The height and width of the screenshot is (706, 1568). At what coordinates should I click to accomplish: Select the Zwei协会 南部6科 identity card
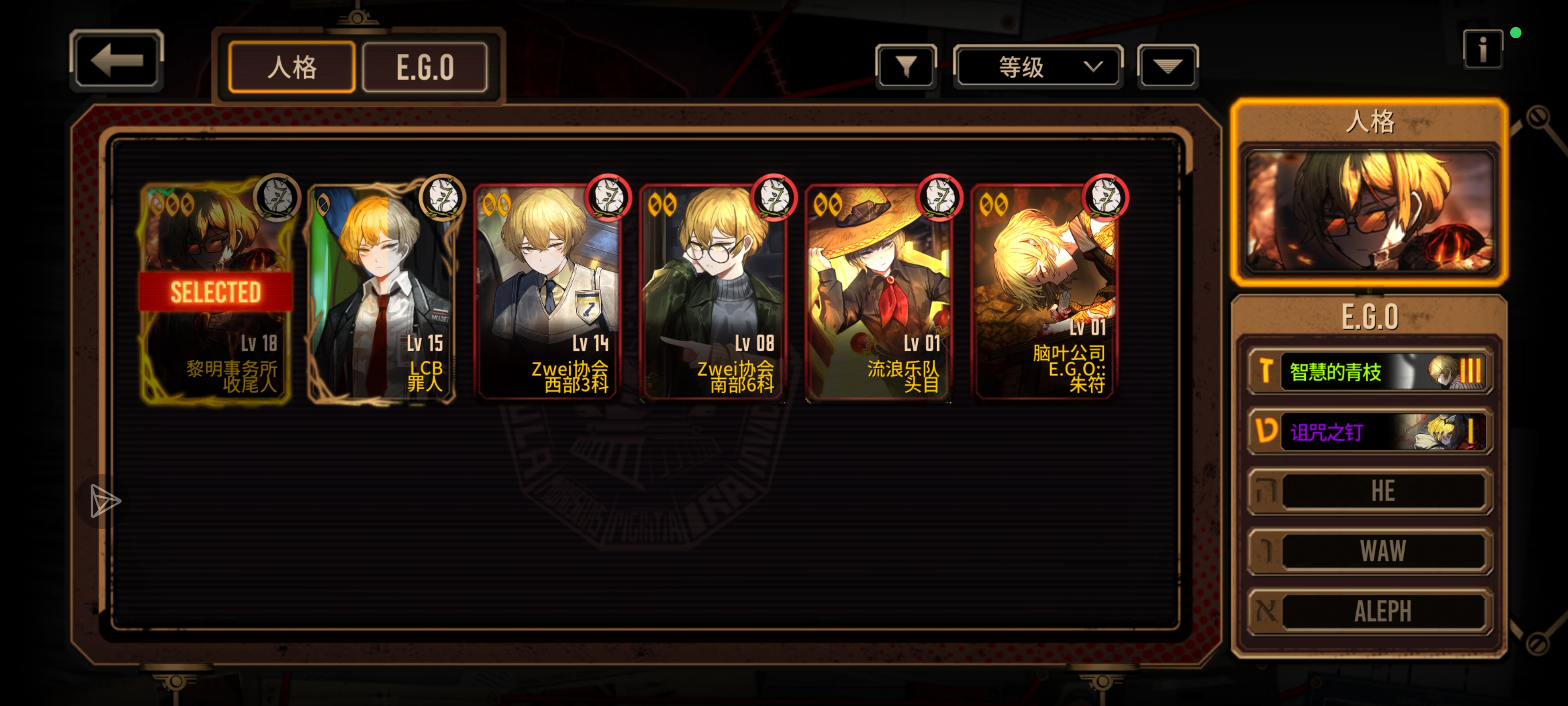tap(713, 292)
